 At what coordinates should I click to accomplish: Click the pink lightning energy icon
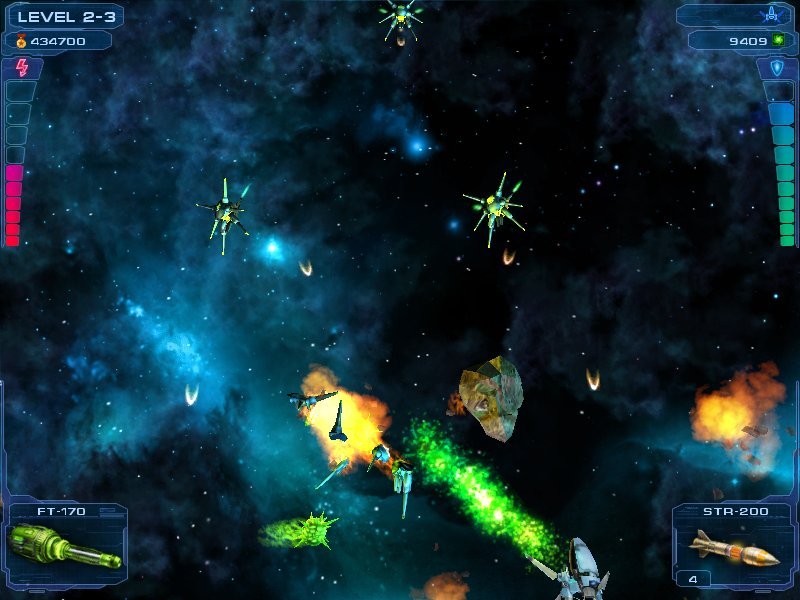(22, 67)
